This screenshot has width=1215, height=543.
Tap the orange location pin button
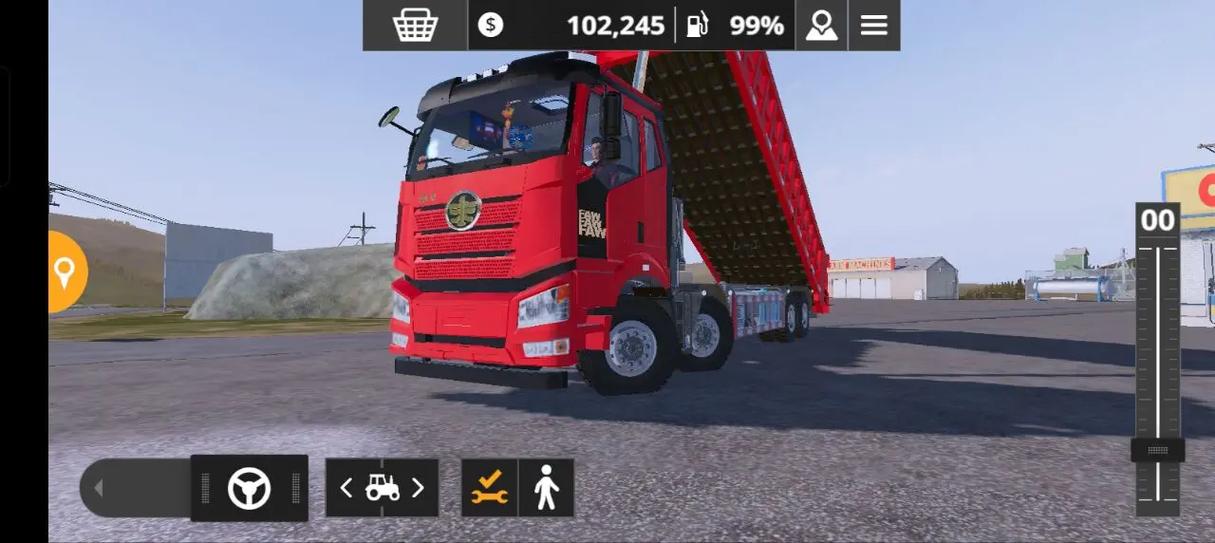(65, 272)
